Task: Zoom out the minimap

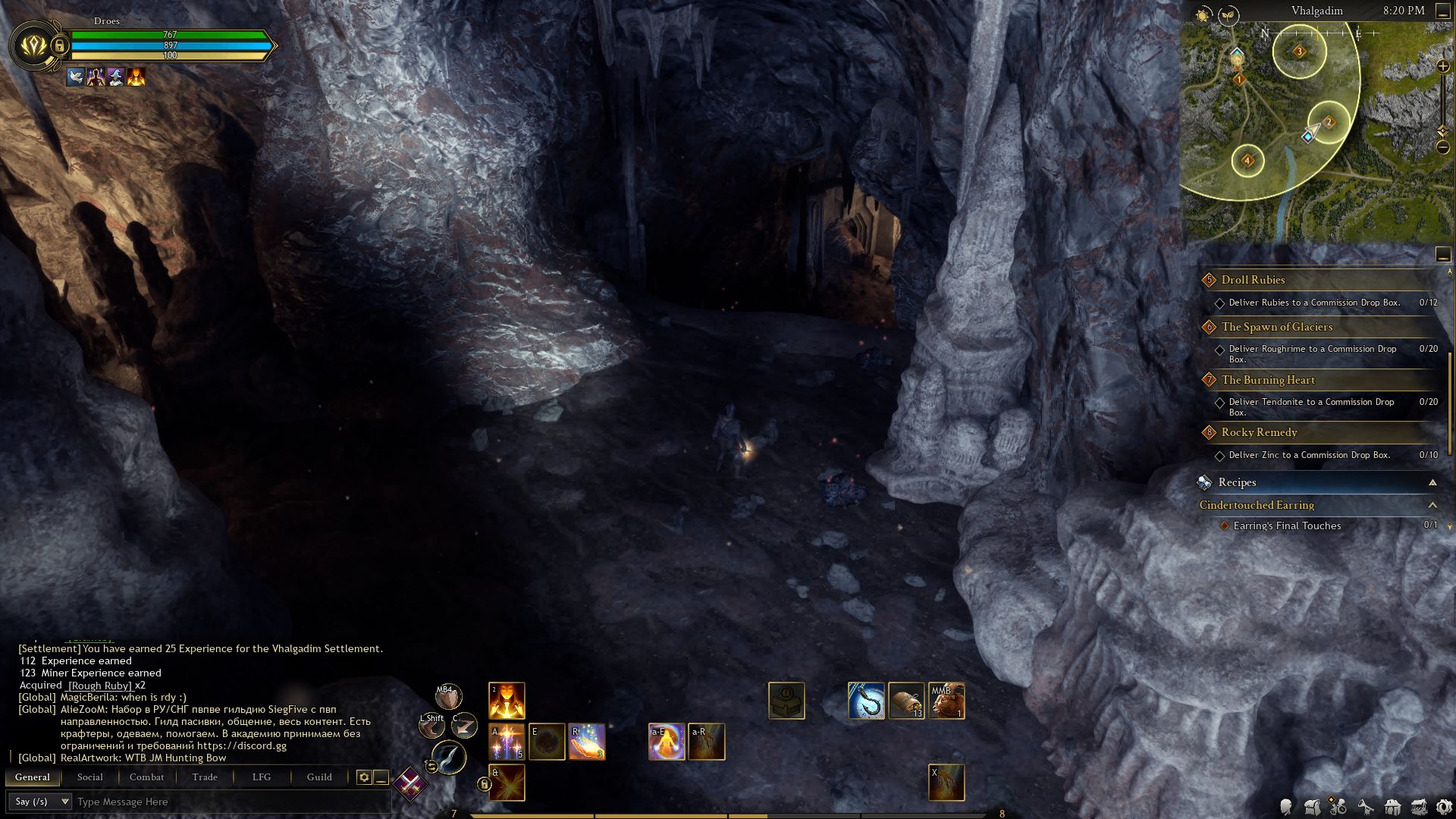Action: pos(1443,147)
